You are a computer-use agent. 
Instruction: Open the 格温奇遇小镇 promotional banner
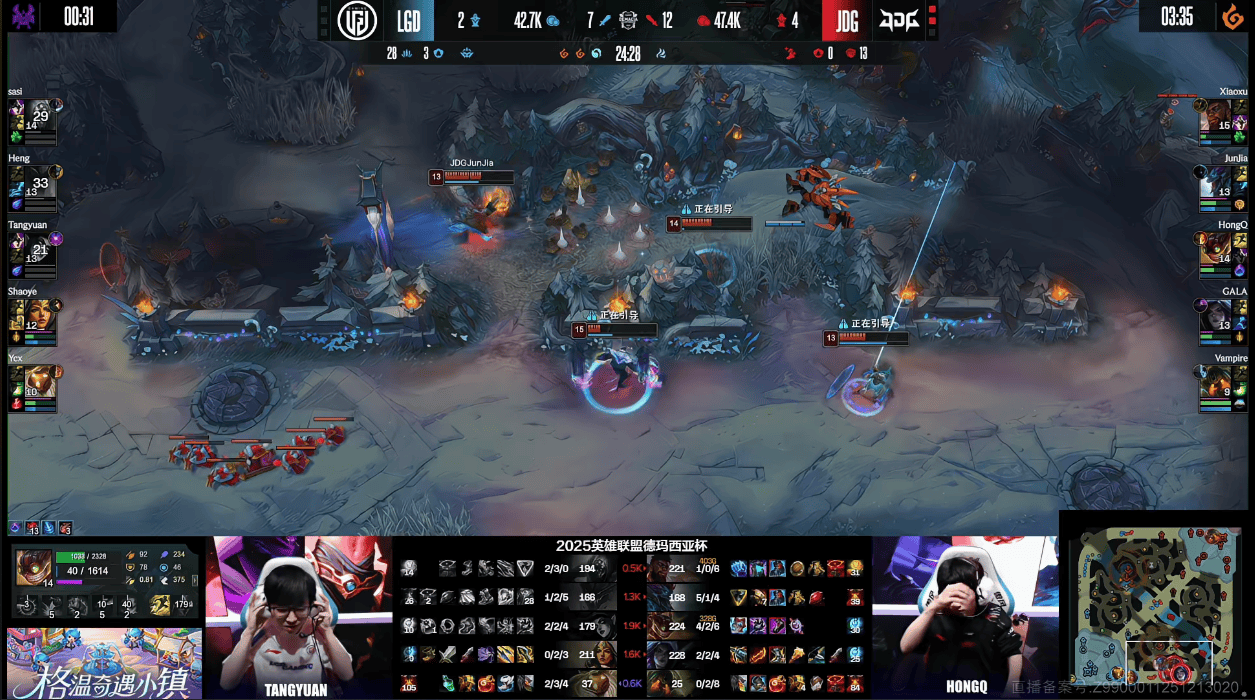point(102,663)
